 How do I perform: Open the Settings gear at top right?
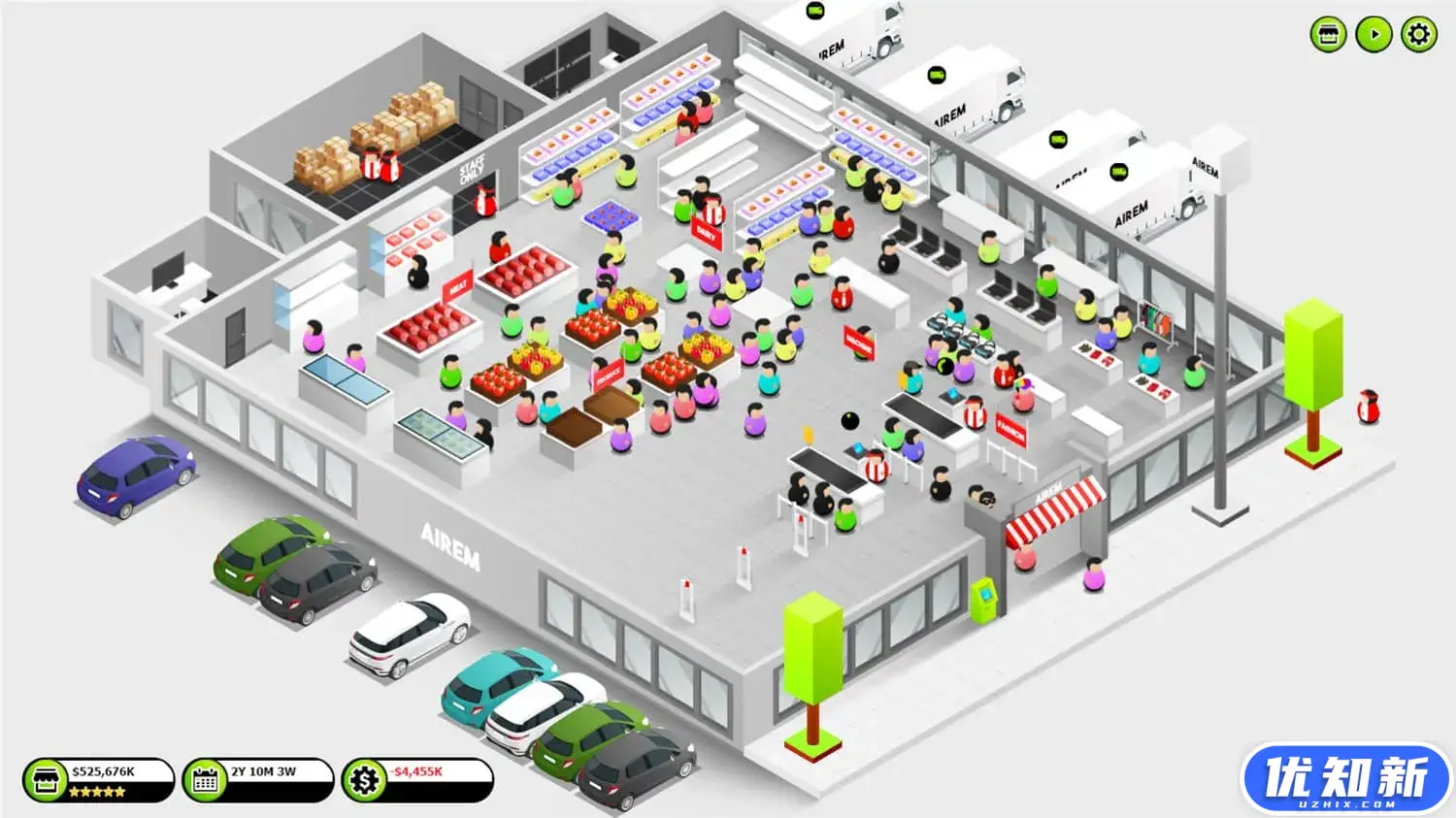(1418, 35)
